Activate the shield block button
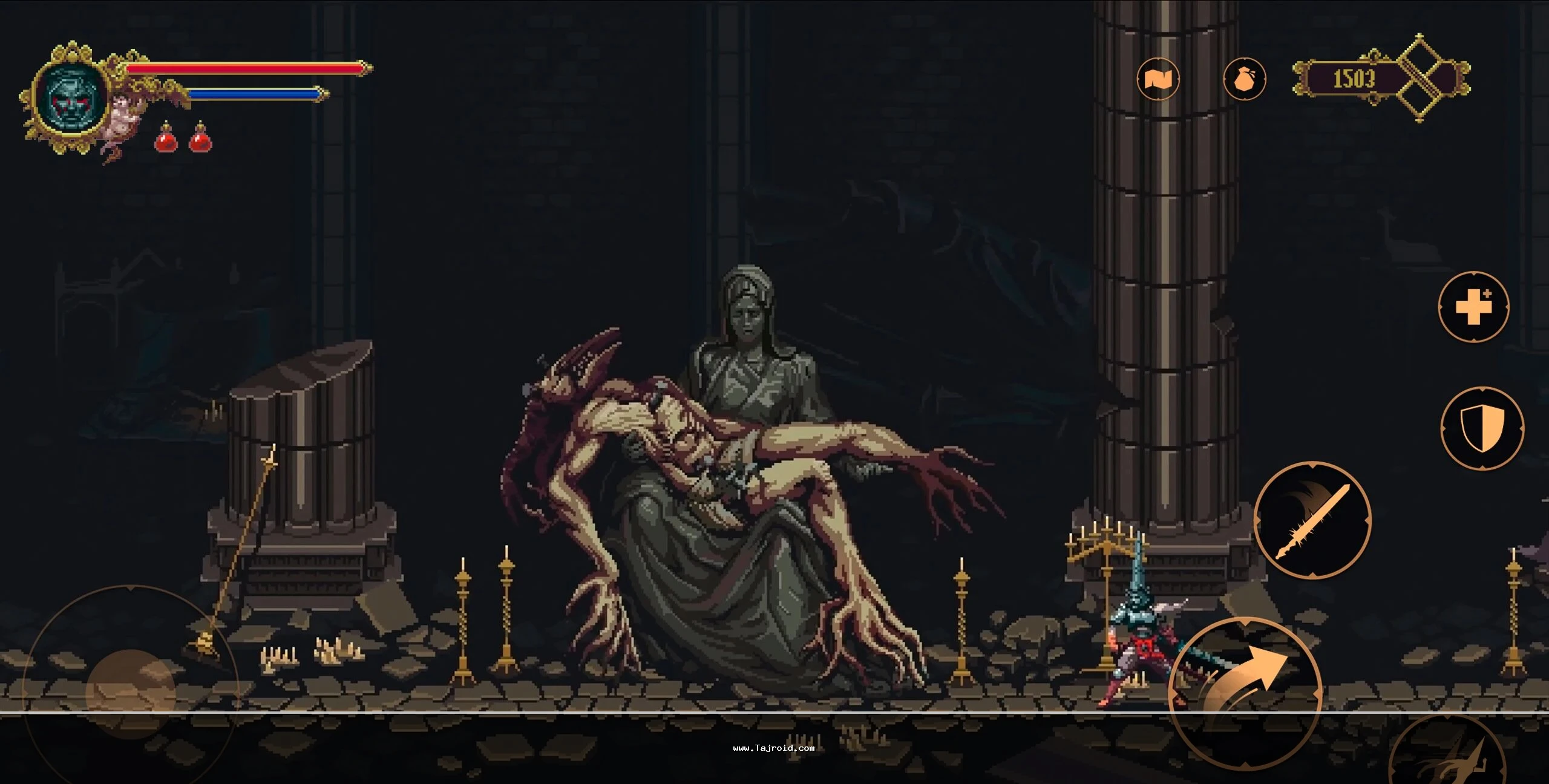 tap(1482, 428)
